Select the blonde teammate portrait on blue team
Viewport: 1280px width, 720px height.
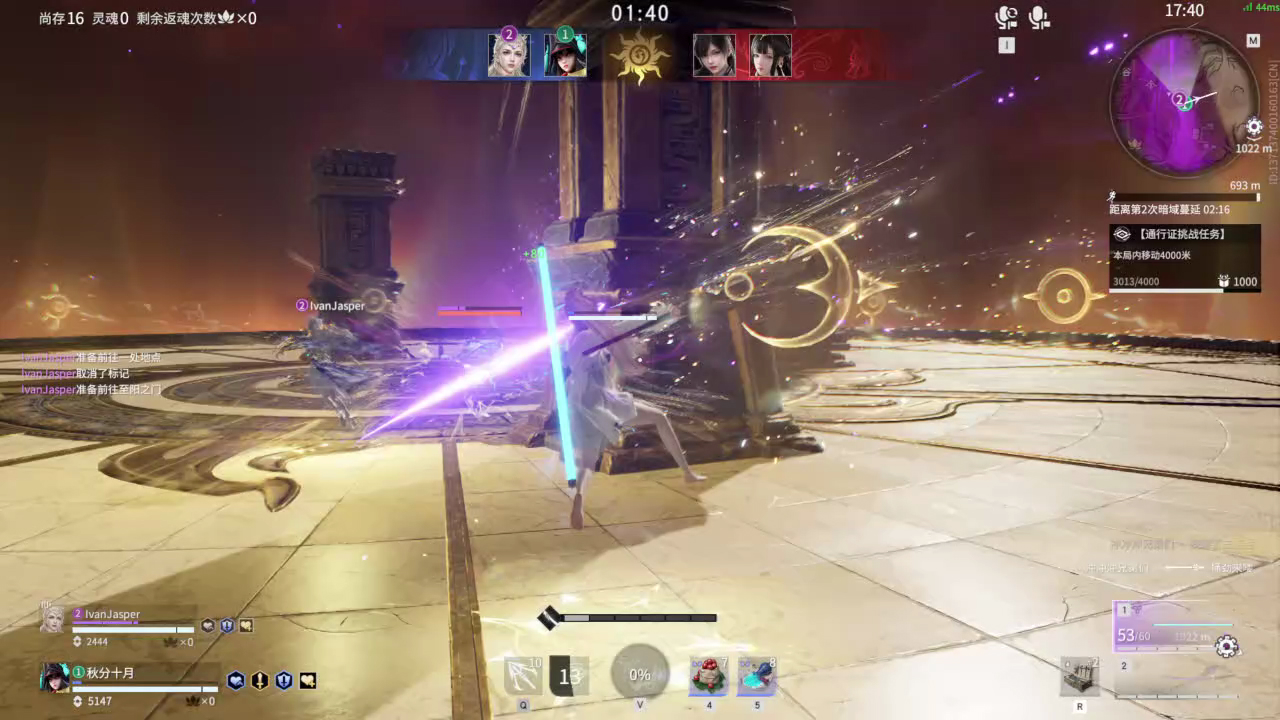tap(509, 55)
